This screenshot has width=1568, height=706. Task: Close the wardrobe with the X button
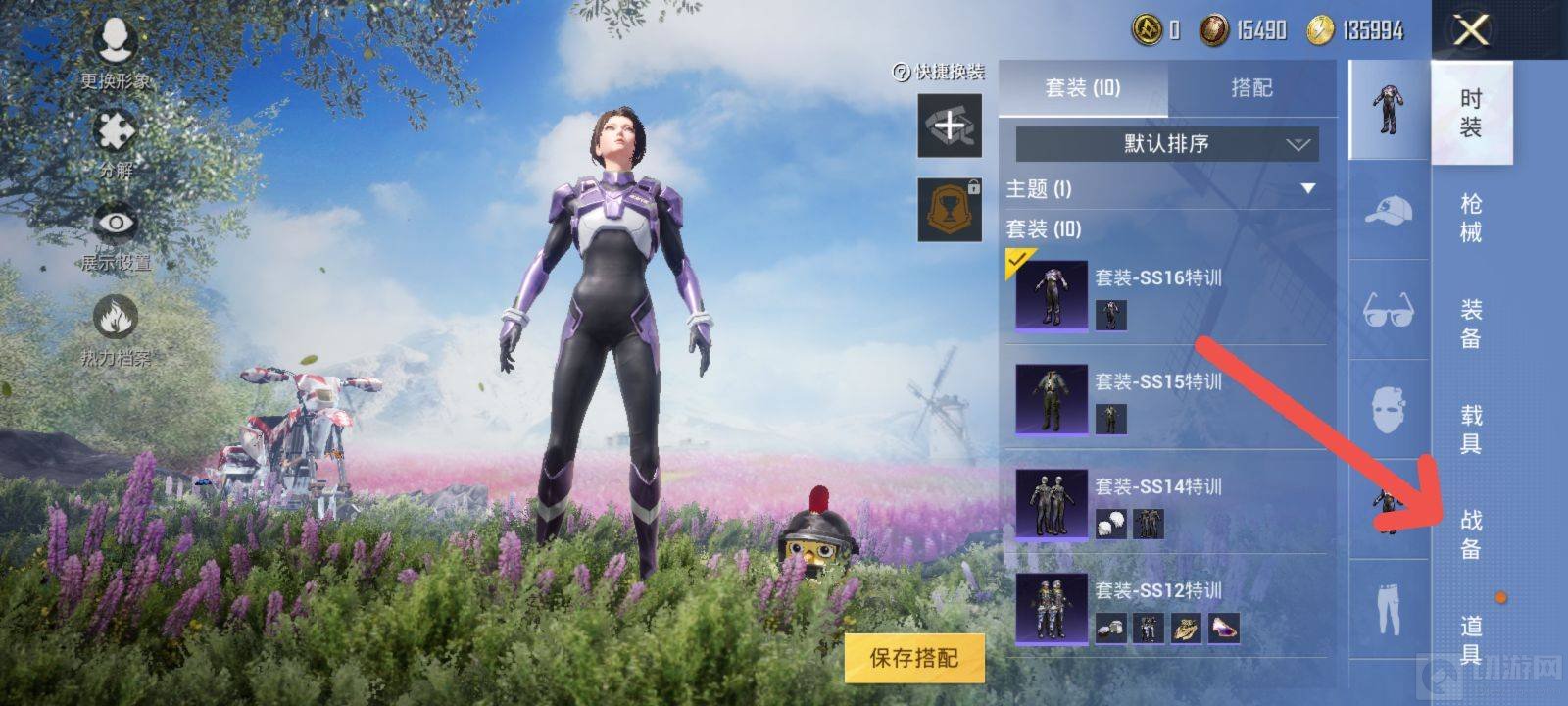tap(1471, 30)
